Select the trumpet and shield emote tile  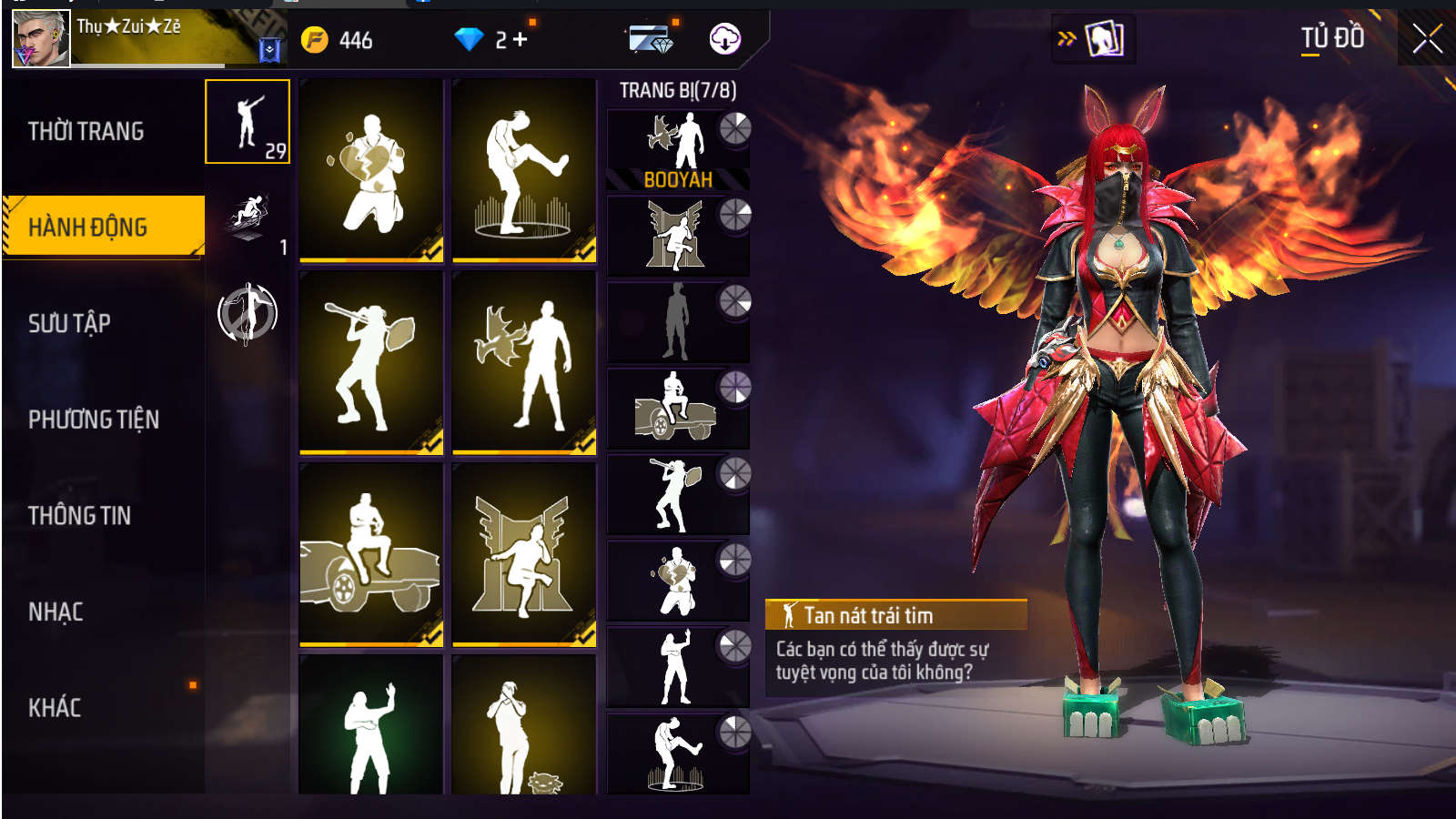tap(371, 362)
